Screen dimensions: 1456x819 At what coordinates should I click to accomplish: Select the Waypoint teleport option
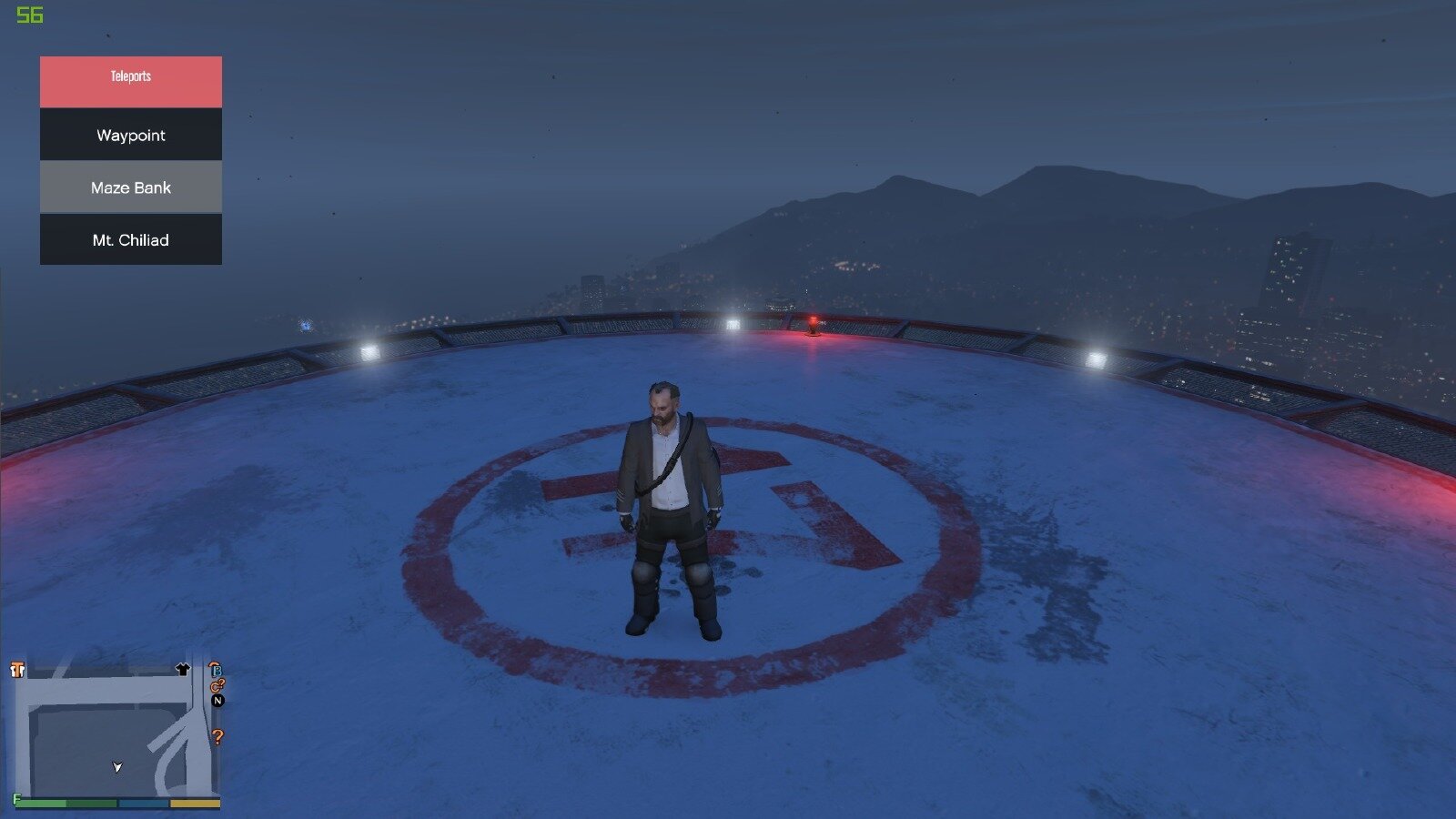(131, 135)
